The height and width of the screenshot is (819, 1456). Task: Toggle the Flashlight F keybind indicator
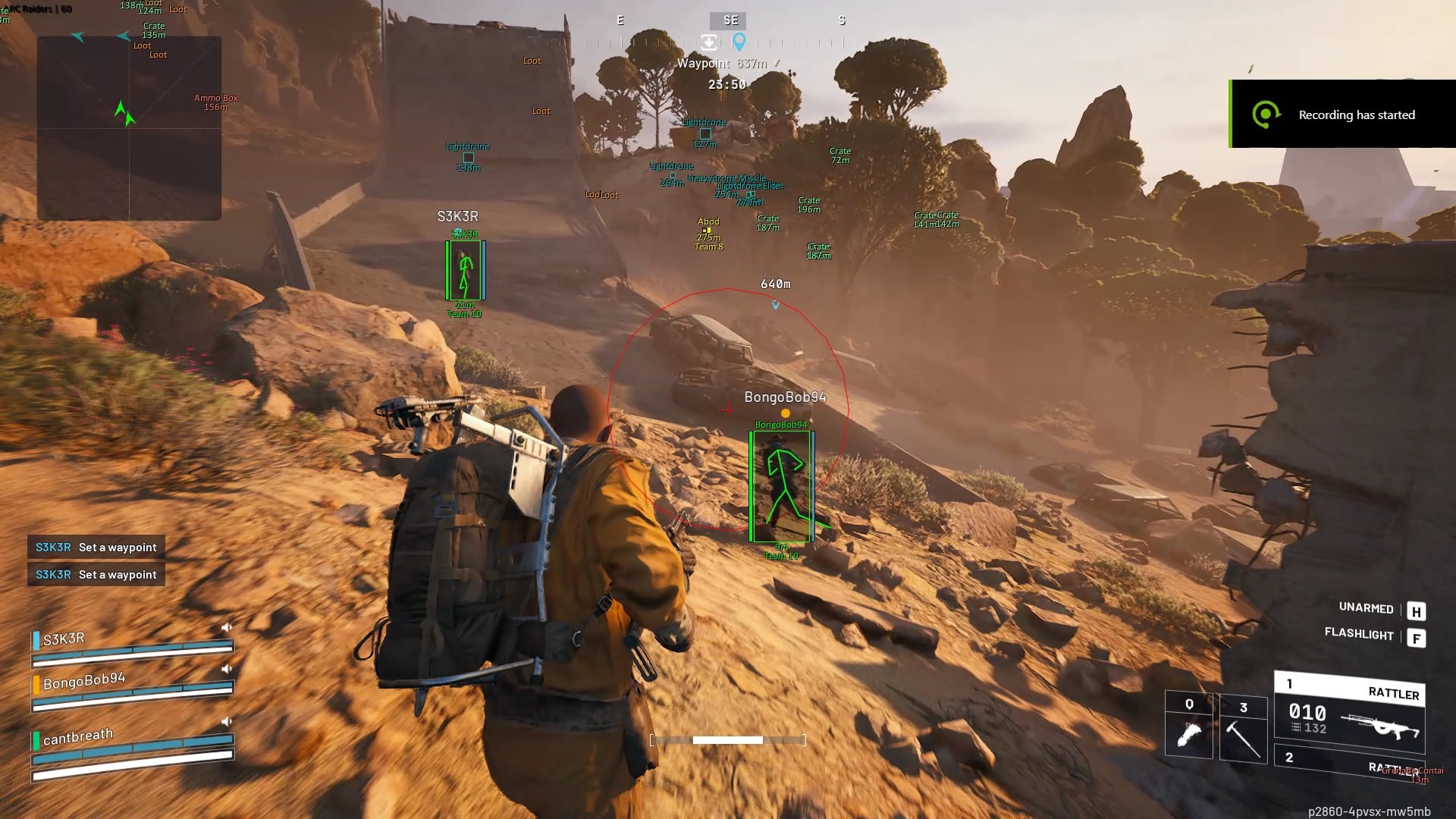click(x=1417, y=637)
